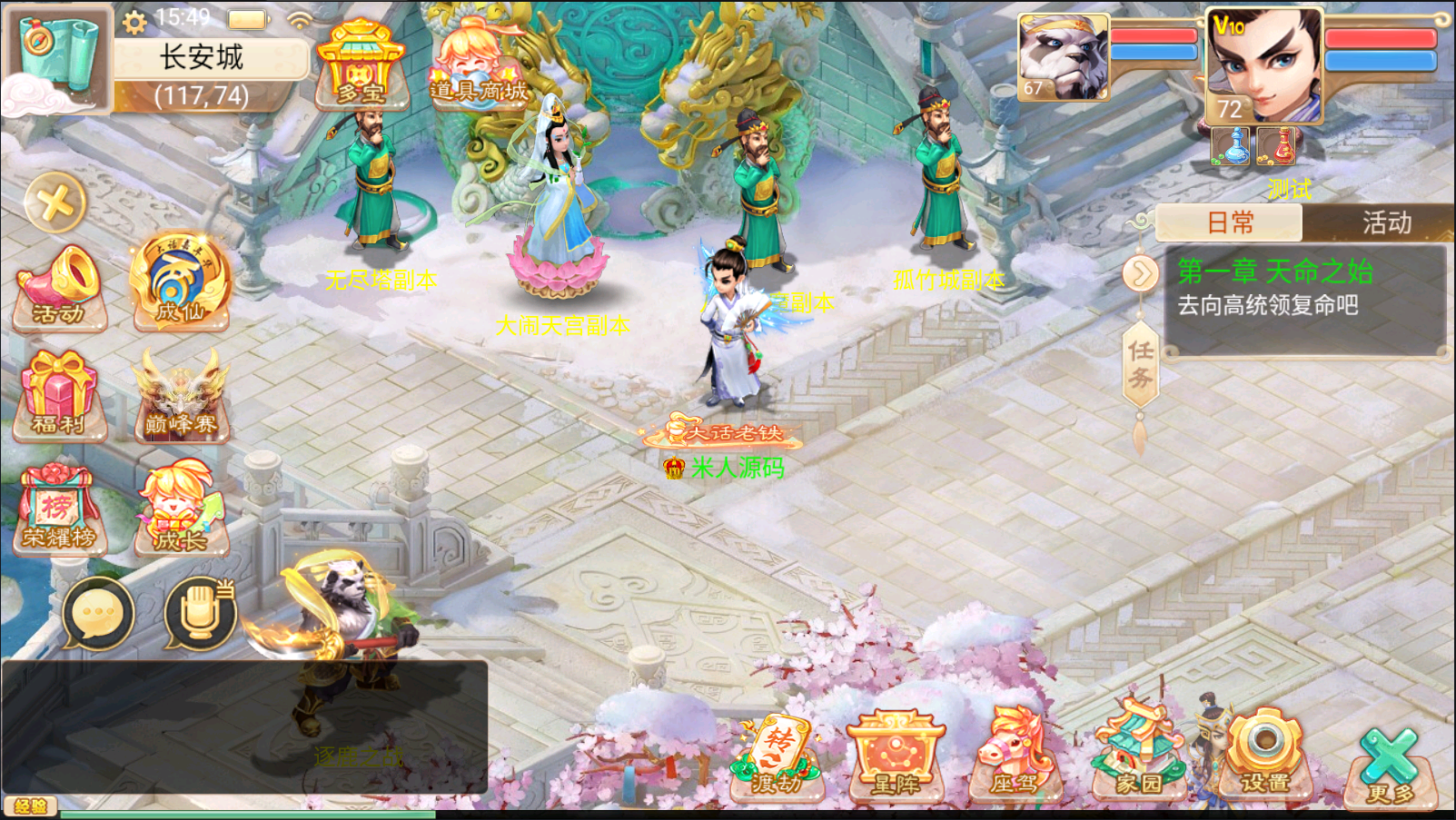Open the 多宝 shop icon
This screenshot has width=1456, height=820.
360,65
